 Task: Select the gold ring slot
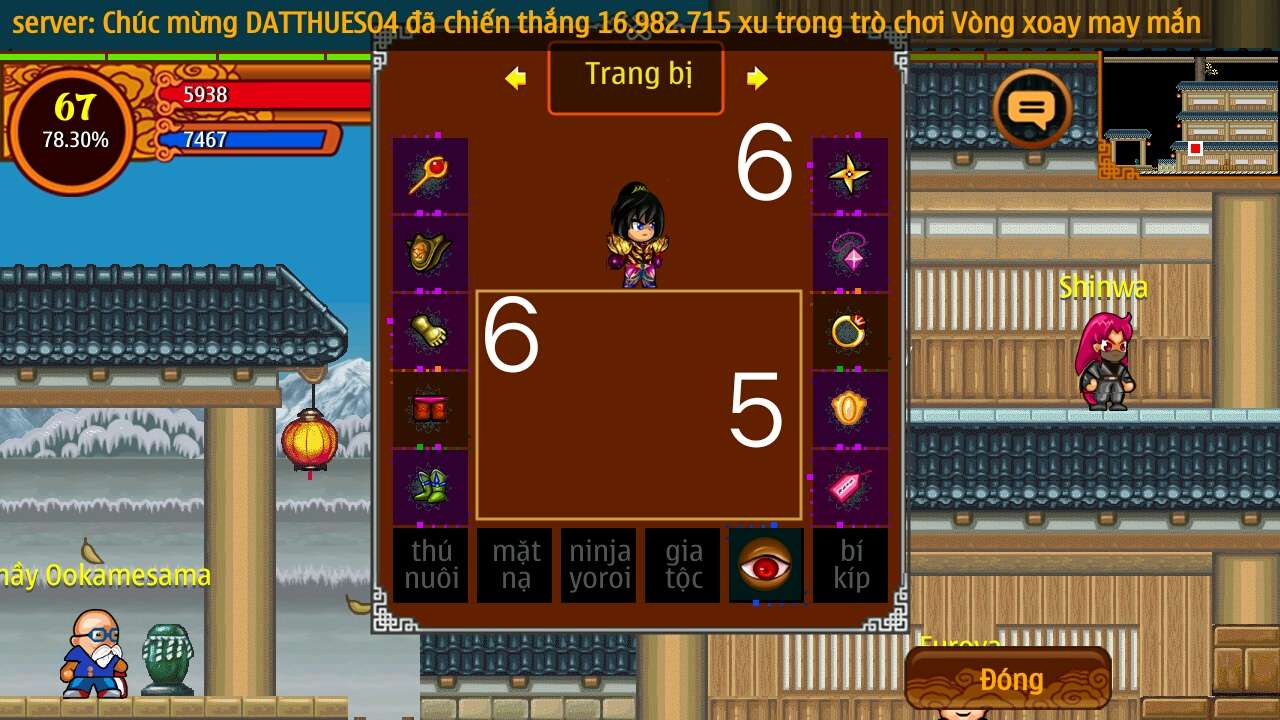click(x=850, y=331)
